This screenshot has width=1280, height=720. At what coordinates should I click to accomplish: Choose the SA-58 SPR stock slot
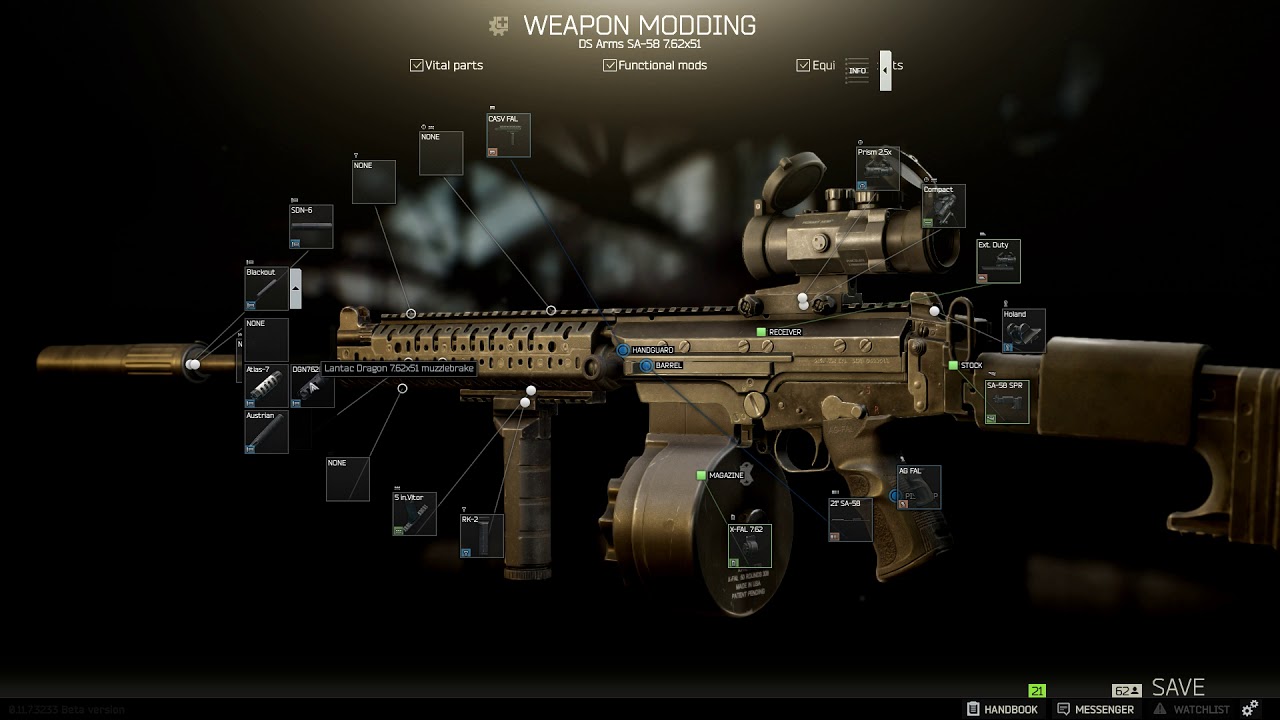pyautogui.click(x=1006, y=402)
